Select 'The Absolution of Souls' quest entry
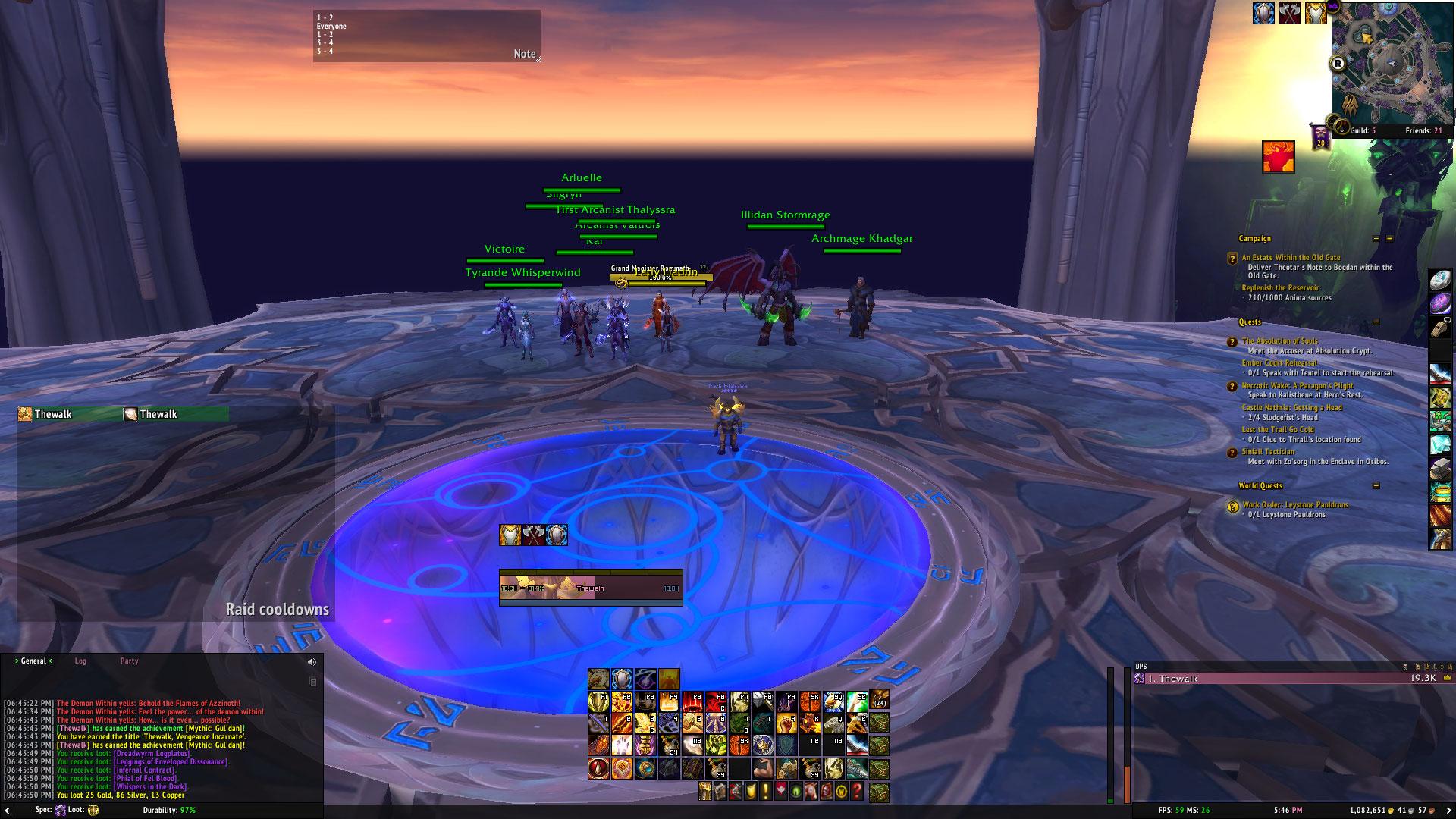This screenshot has height=819, width=1456. pos(1280,341)
